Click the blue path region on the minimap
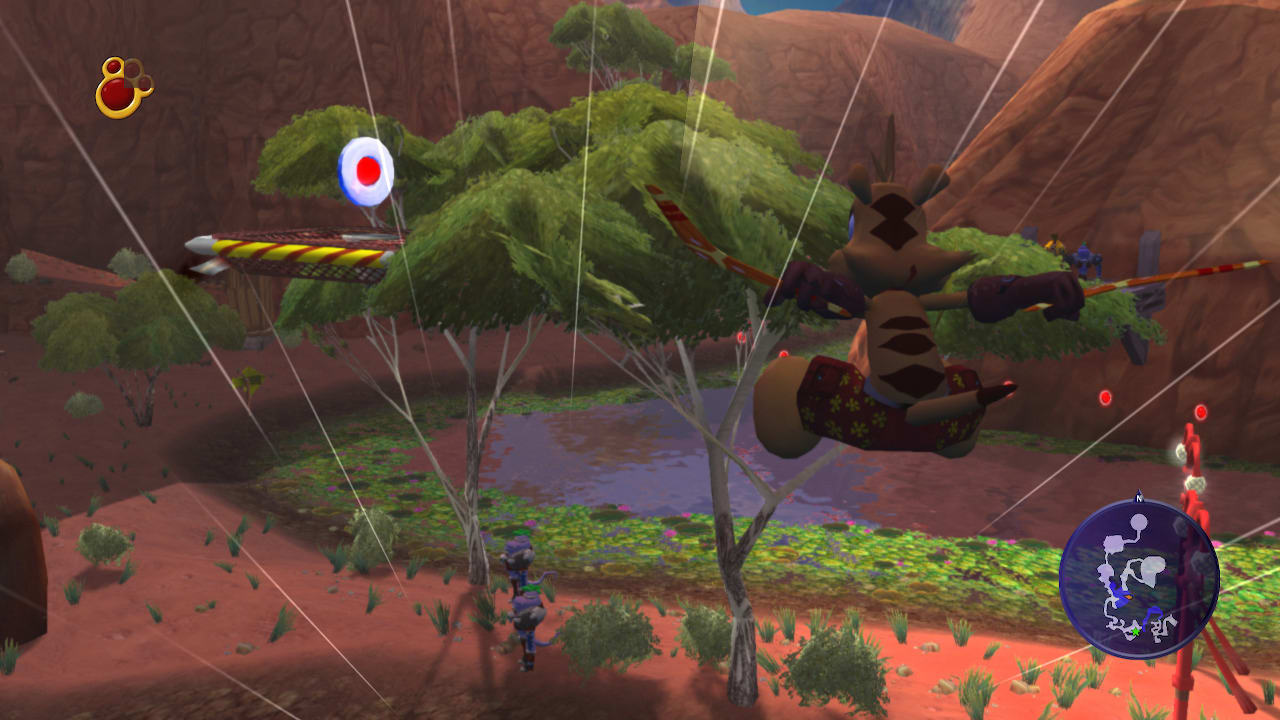The image size is (1280, 720). 1117,597
